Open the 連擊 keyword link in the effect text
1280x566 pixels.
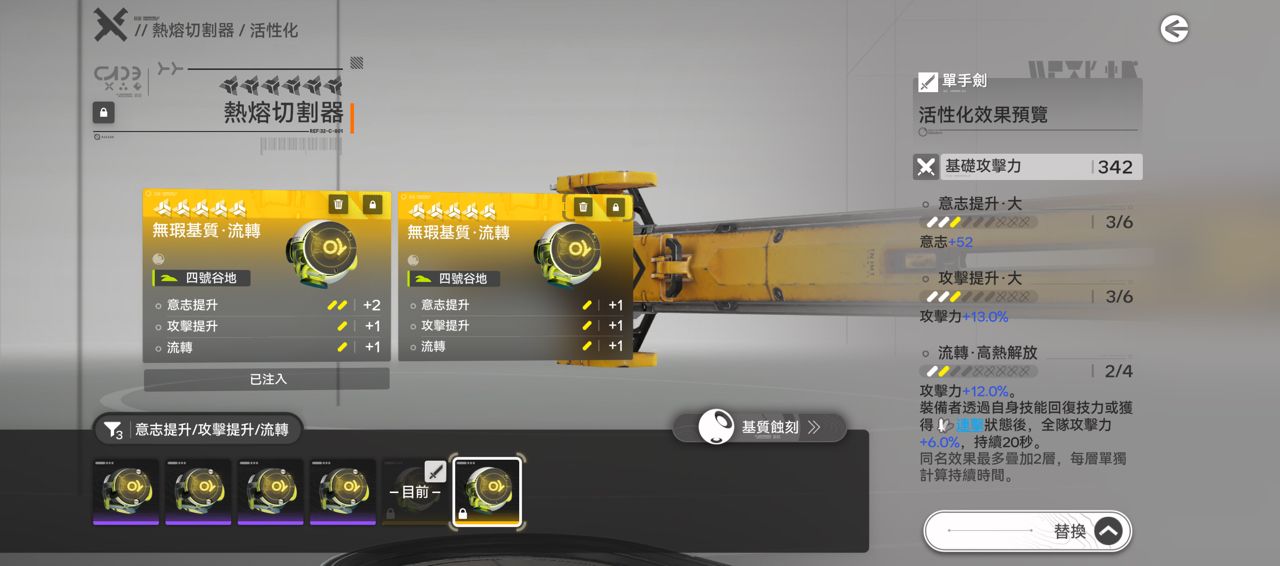(x=969, y=425)
